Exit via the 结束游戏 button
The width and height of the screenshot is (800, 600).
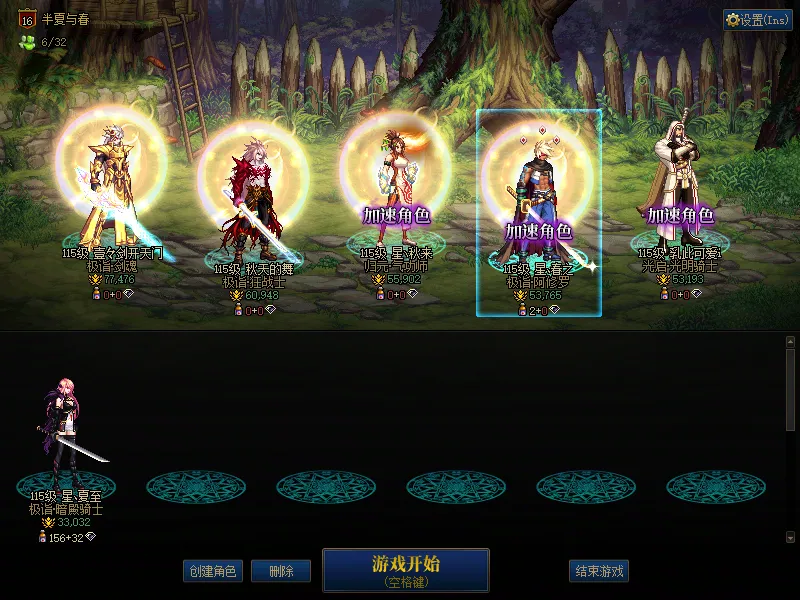pos(600,572)
